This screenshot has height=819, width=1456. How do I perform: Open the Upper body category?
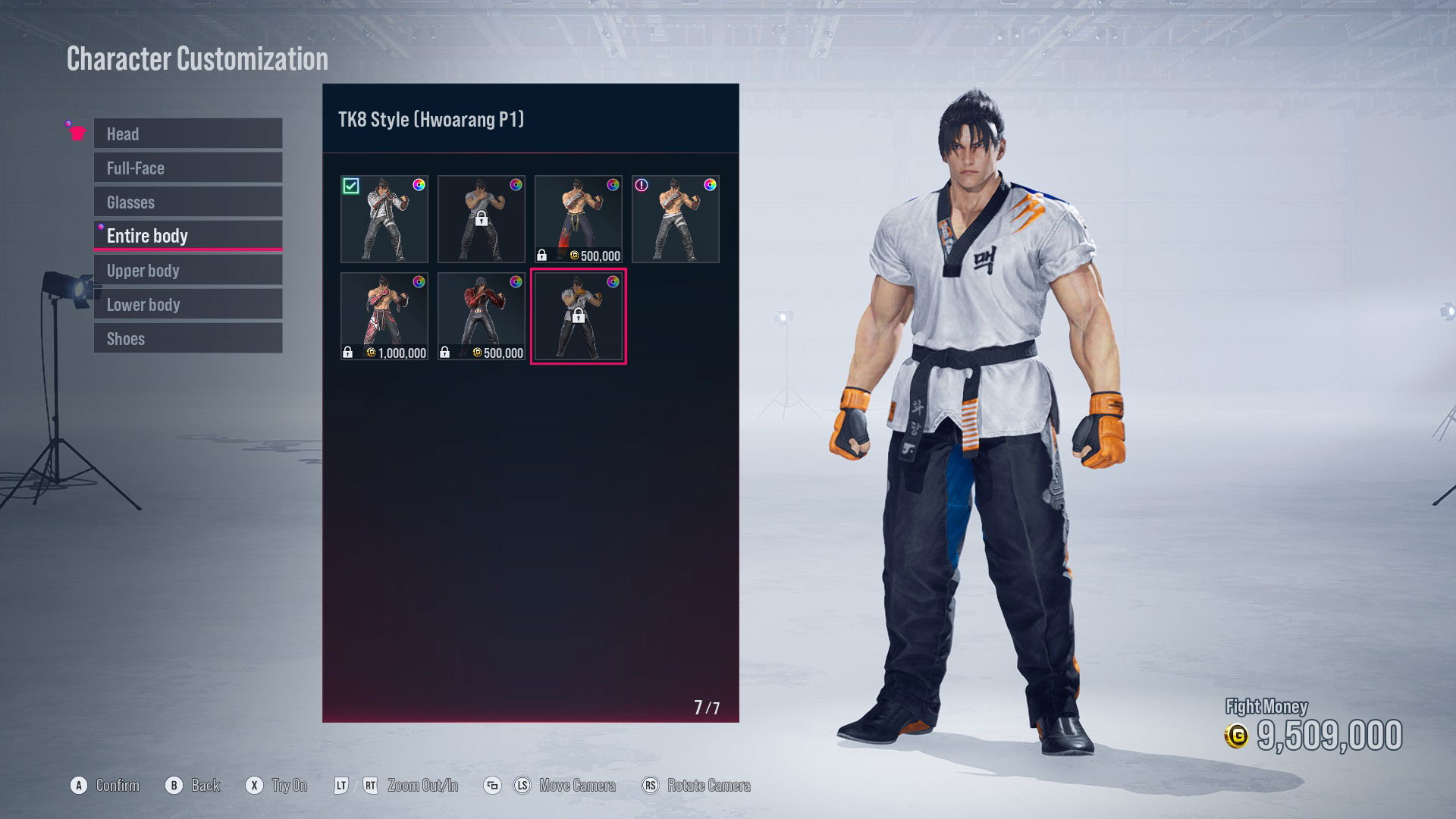click(x=187, y=270)
